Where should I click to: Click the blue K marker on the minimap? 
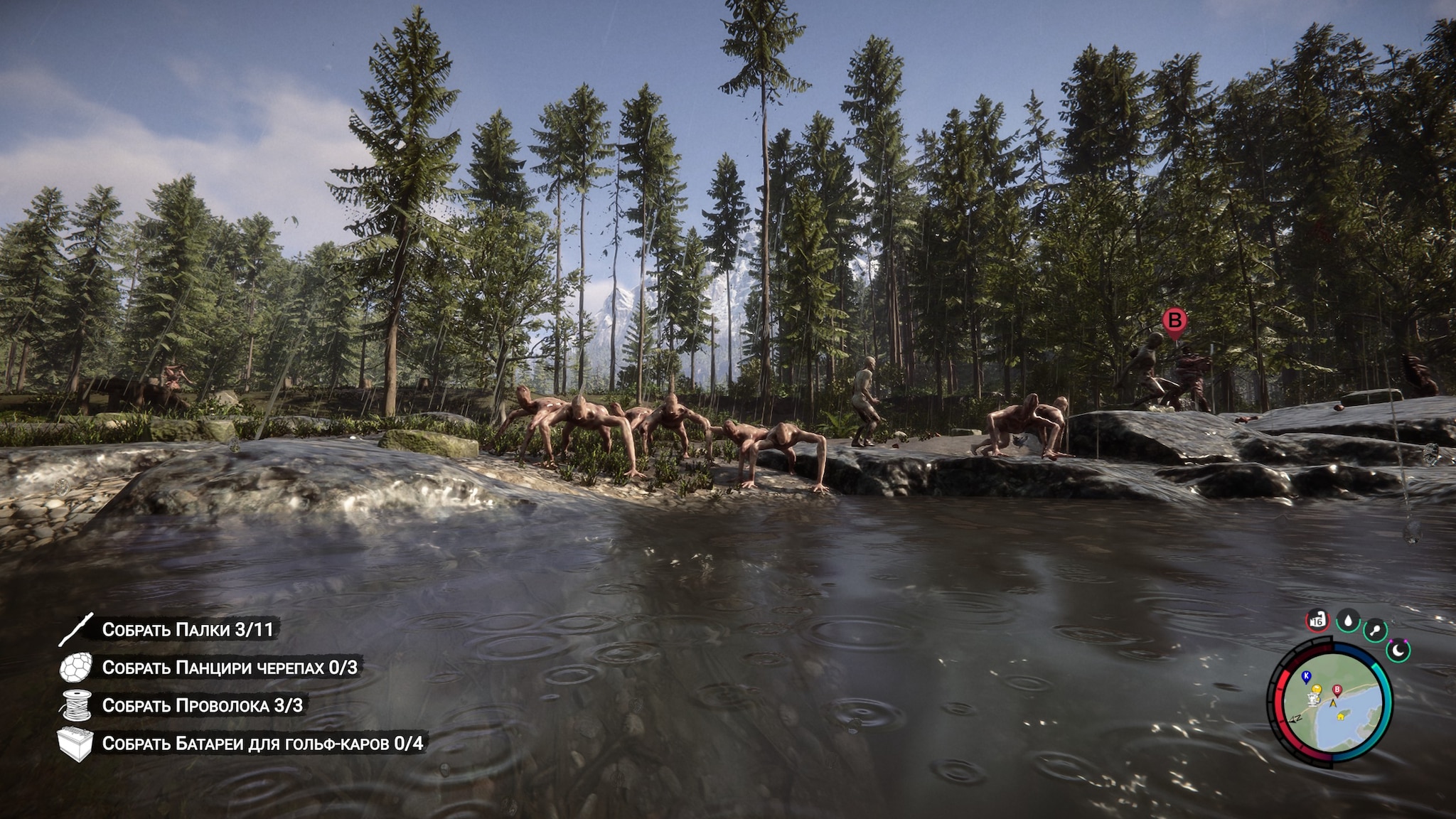point(1305,675)
